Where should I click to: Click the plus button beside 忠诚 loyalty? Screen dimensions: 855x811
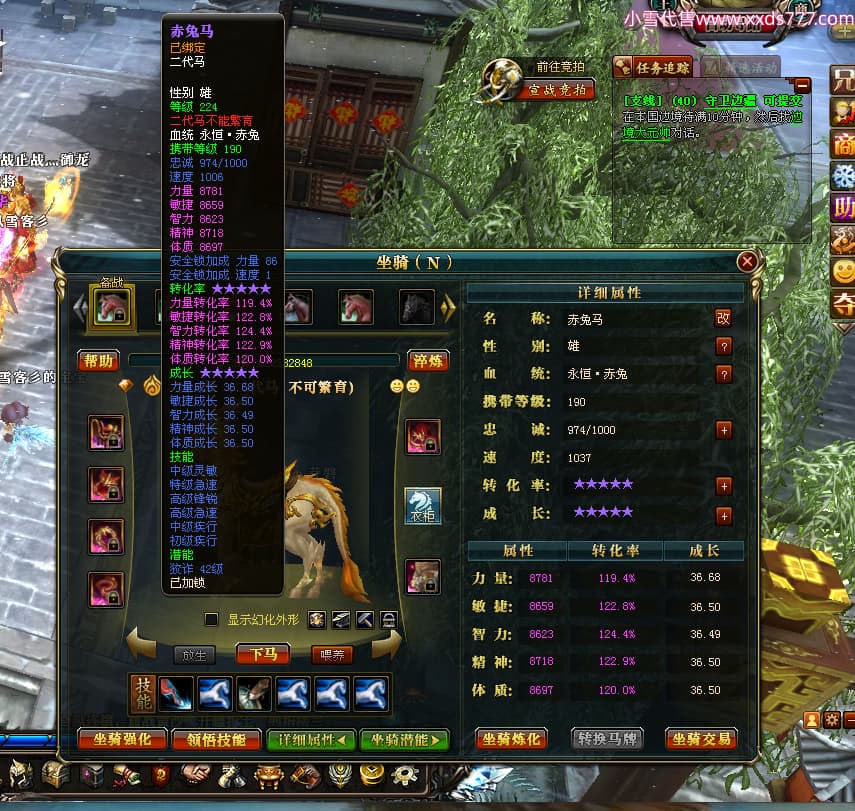[724, 430]
